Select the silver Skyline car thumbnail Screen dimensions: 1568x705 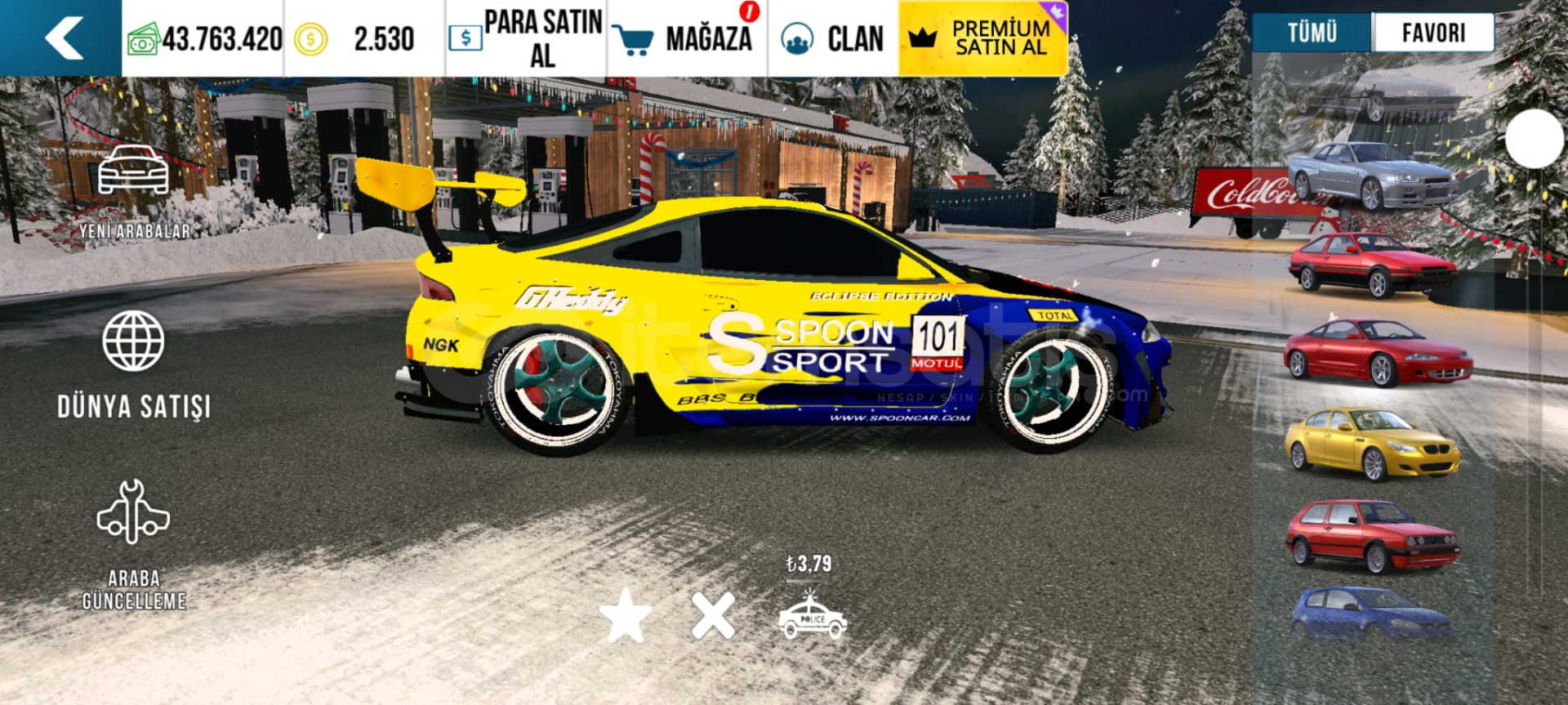pyautogui.click(x=1372, y=174)
